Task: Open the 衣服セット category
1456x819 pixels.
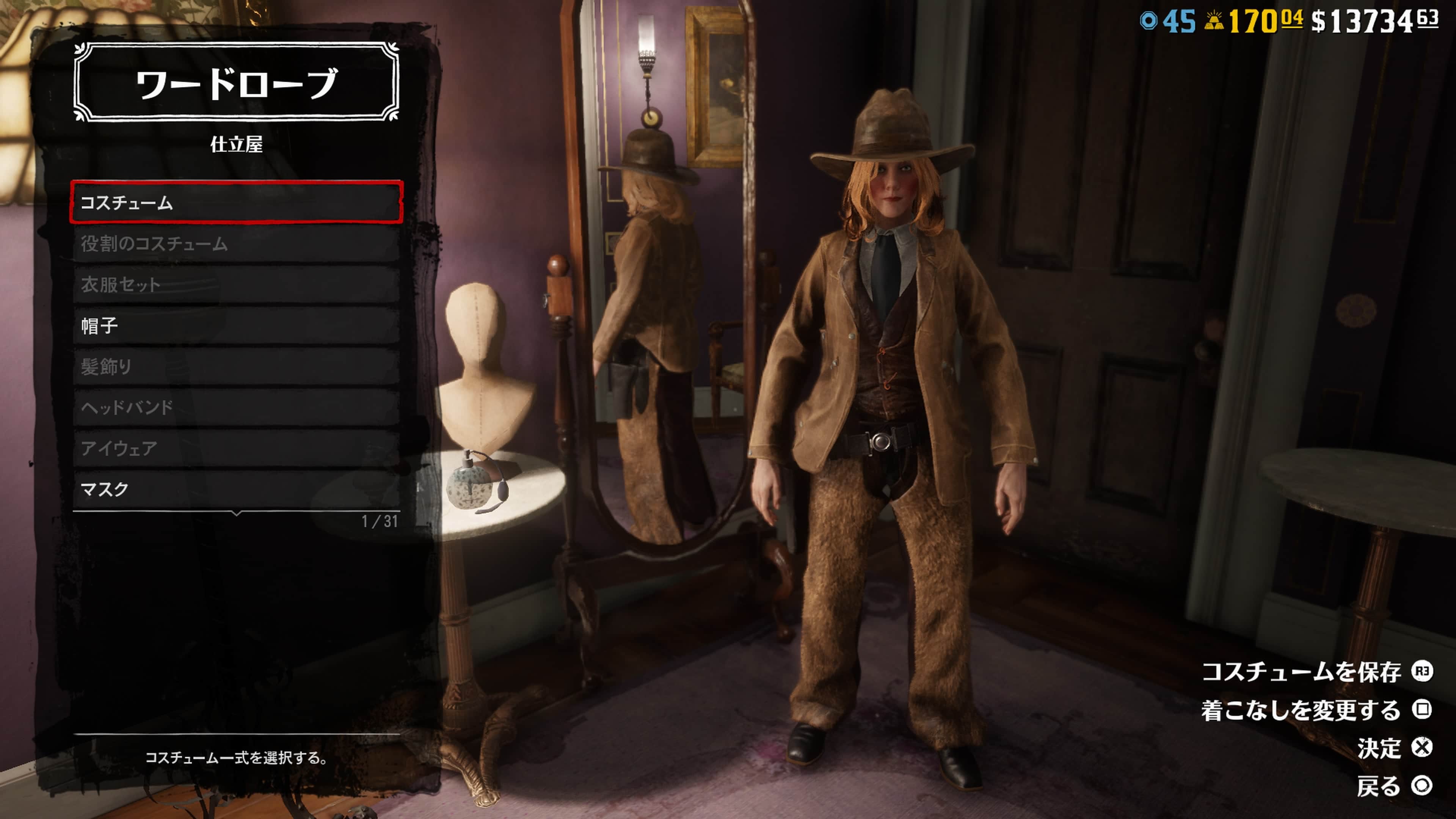Action: click(x=236, y=284)
